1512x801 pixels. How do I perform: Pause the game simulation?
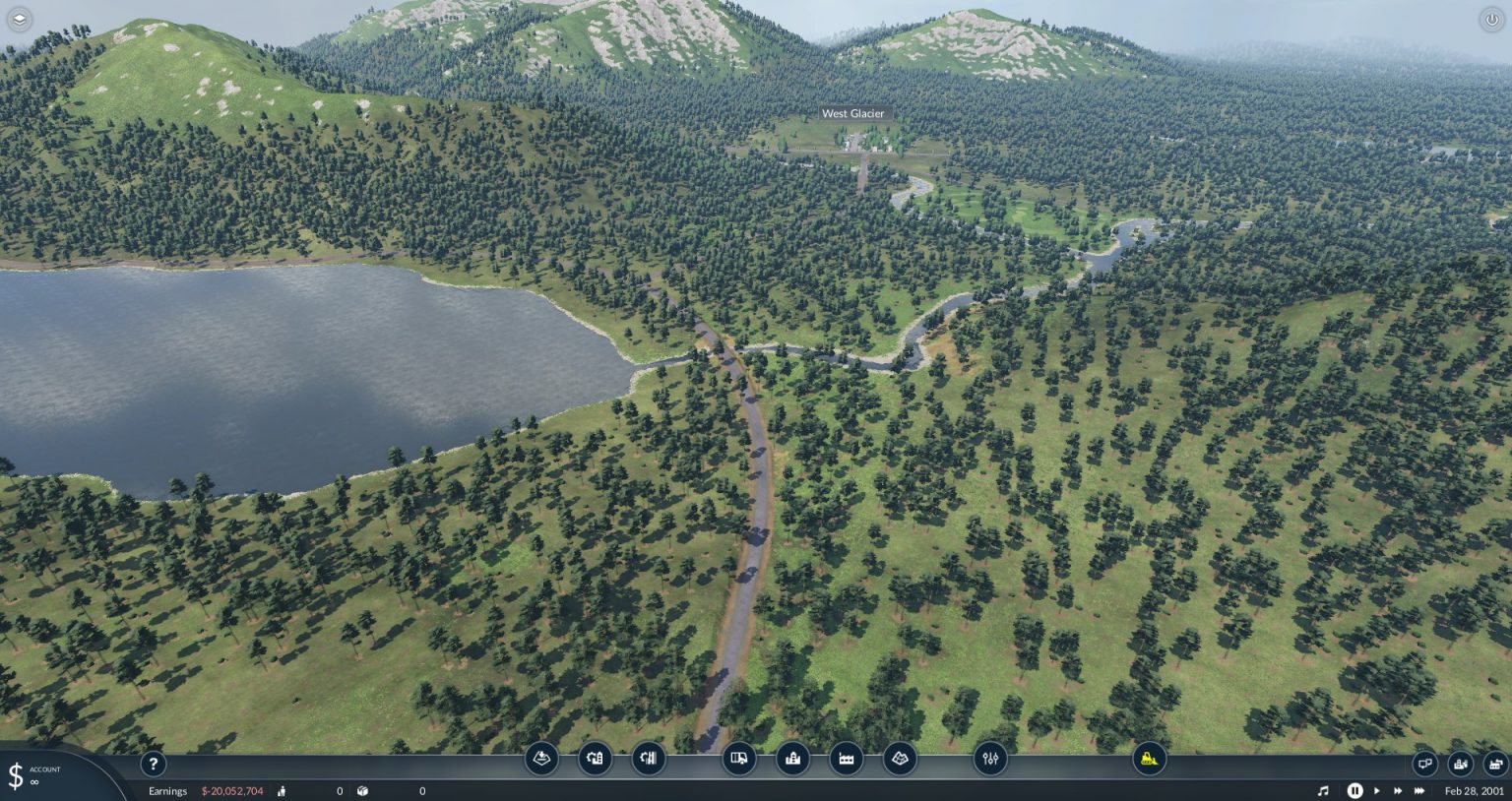[x=1355, y=790]
